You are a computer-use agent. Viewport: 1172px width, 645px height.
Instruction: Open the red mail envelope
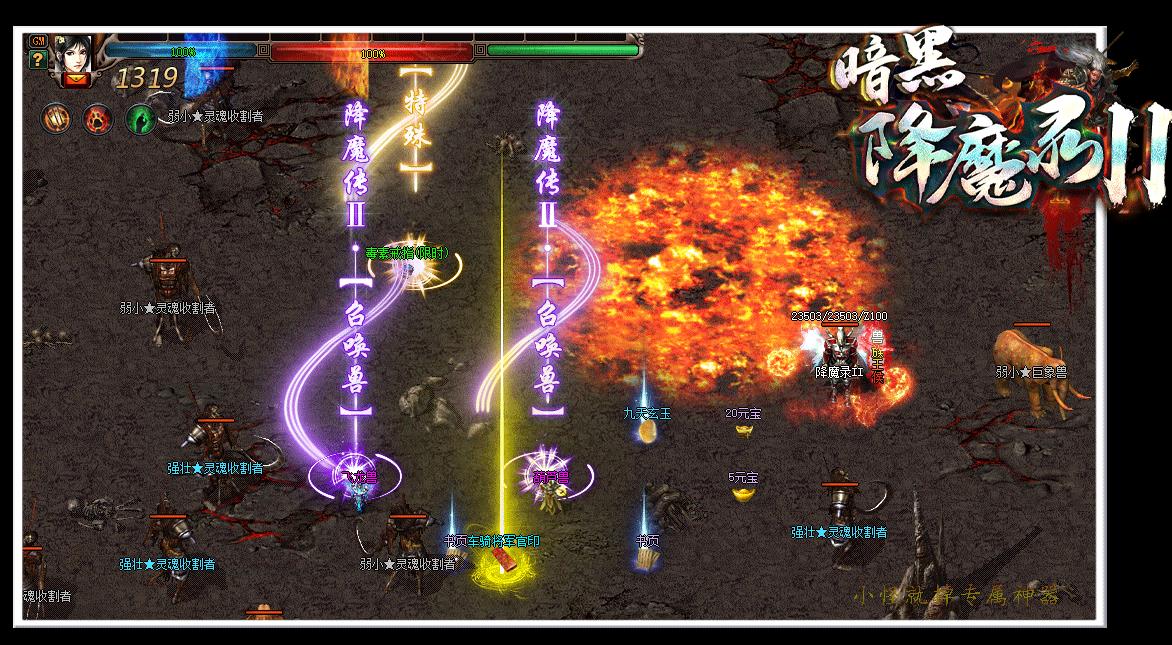click(74, 80)
